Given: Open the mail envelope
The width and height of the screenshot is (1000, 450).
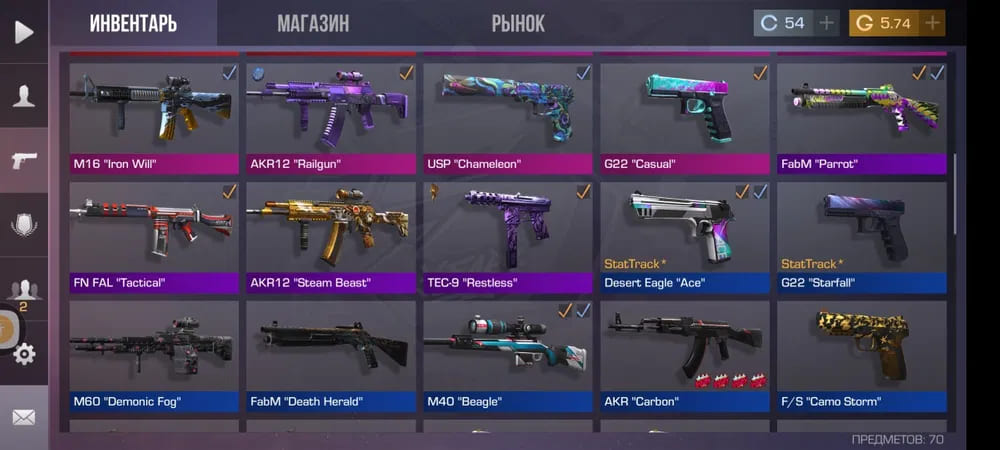Looking at the screenshot, I should tap(23, 416).
